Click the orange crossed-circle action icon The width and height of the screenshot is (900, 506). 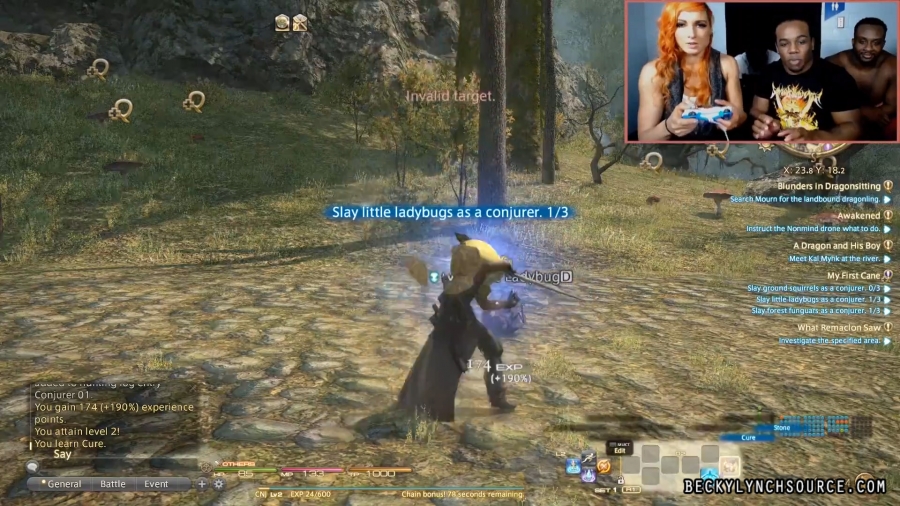pyautogui.click(x=604, y=467)
